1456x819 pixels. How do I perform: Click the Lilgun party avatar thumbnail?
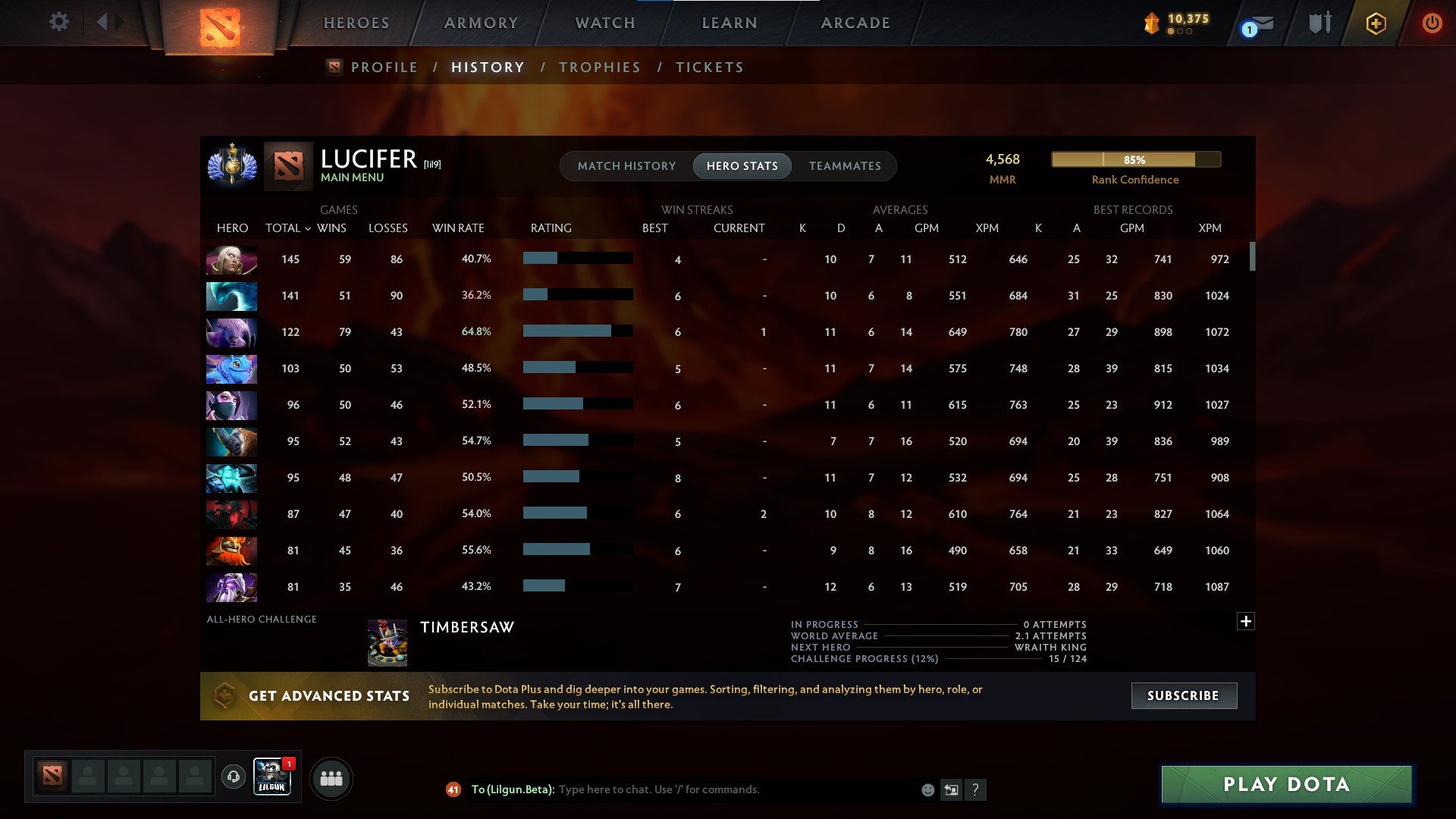tap(271, 776)
